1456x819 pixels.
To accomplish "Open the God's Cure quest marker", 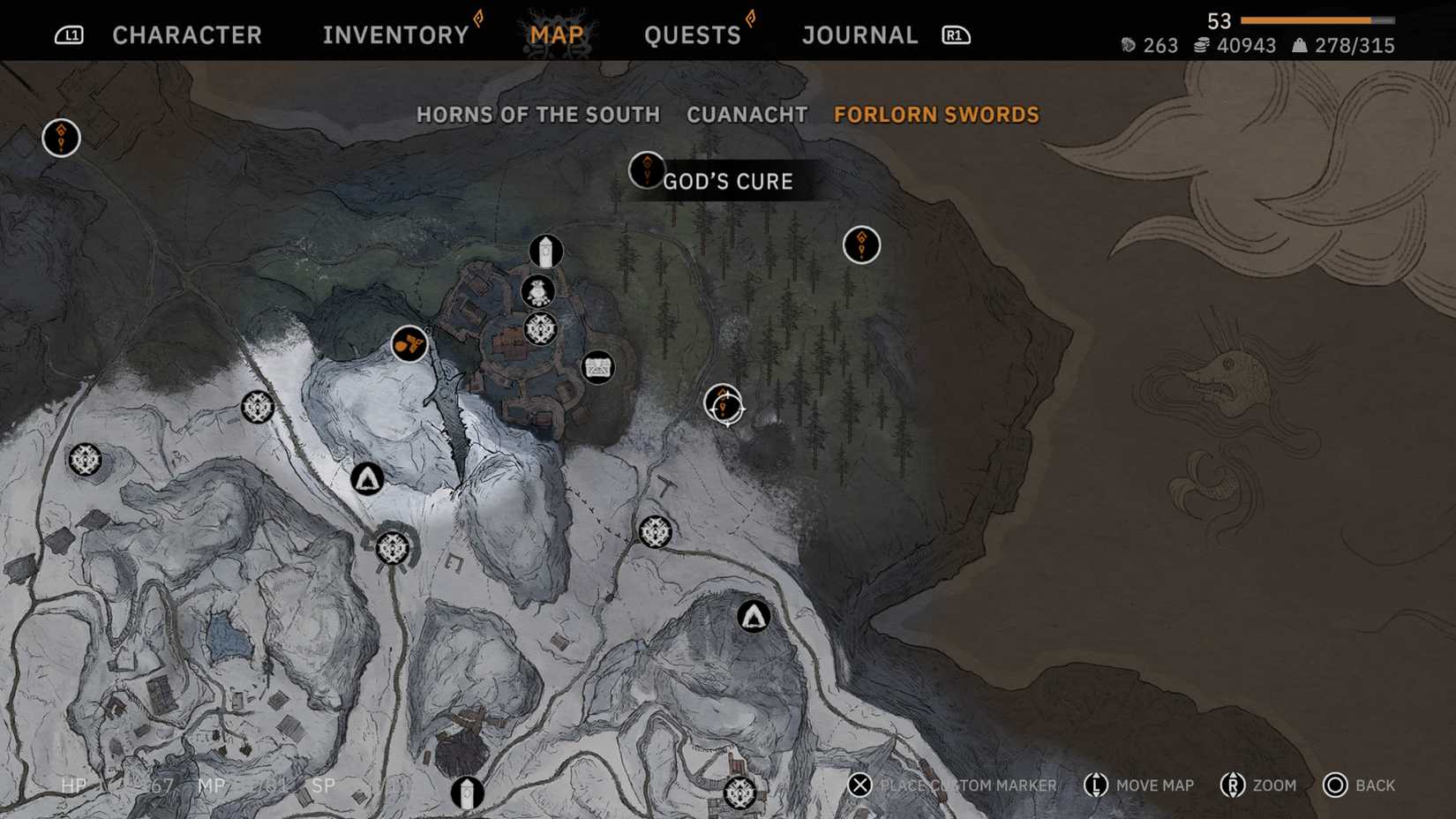I will pyautogui.click(x=648, y=170).
